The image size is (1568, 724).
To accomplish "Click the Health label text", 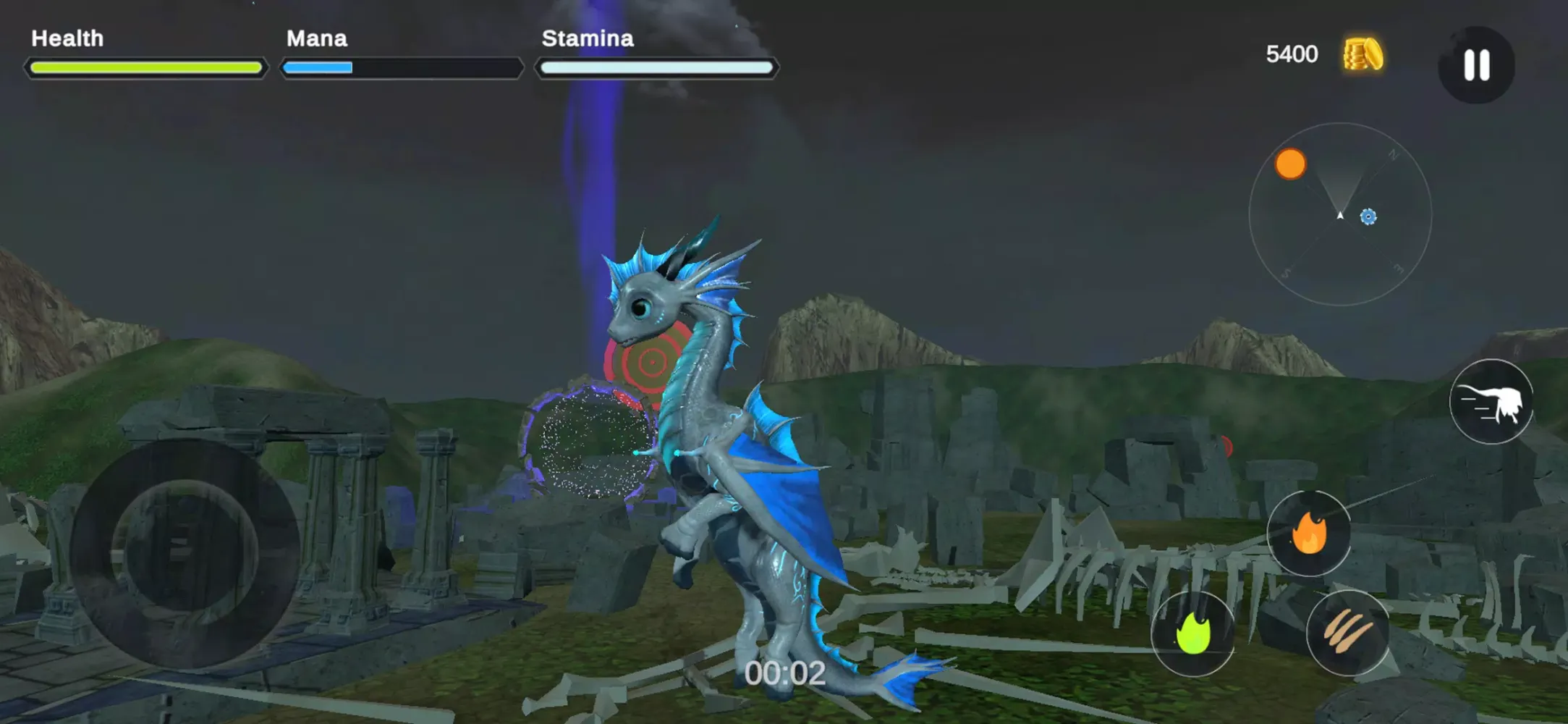I will pyautogui.click(x=66, y=39).
